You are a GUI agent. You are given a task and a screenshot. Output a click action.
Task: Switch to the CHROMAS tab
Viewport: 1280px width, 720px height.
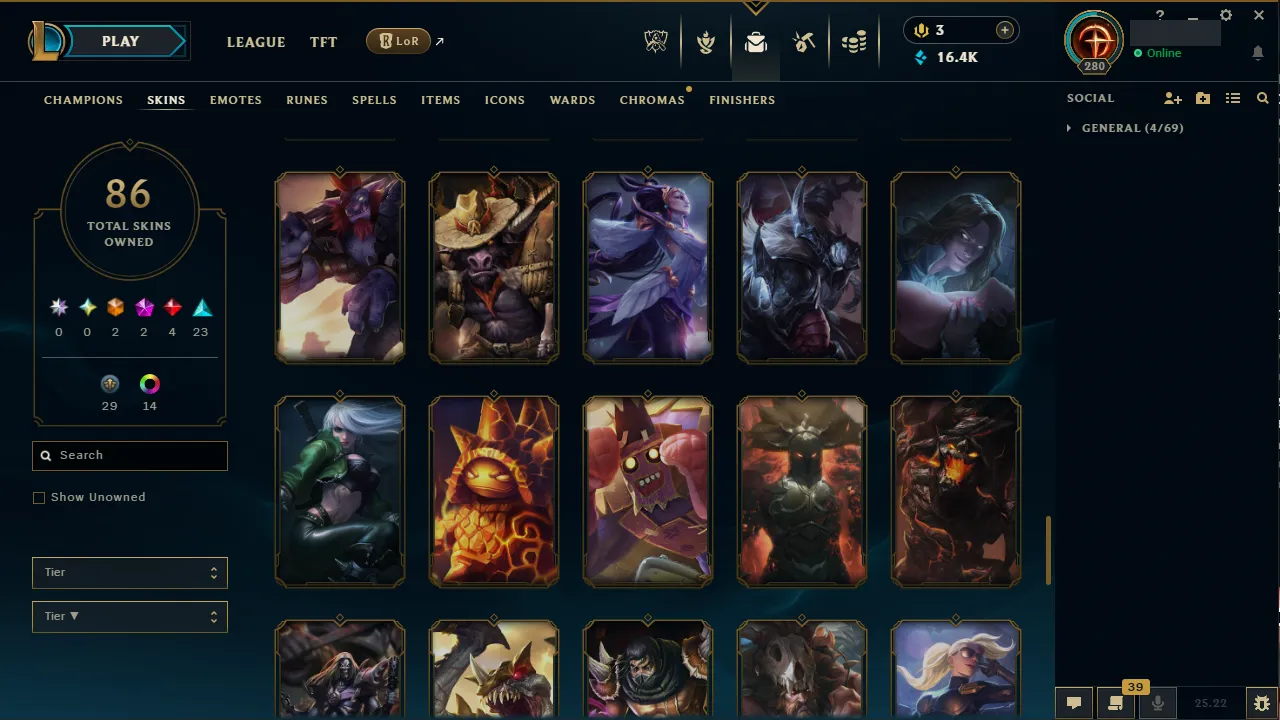(652, 99)
